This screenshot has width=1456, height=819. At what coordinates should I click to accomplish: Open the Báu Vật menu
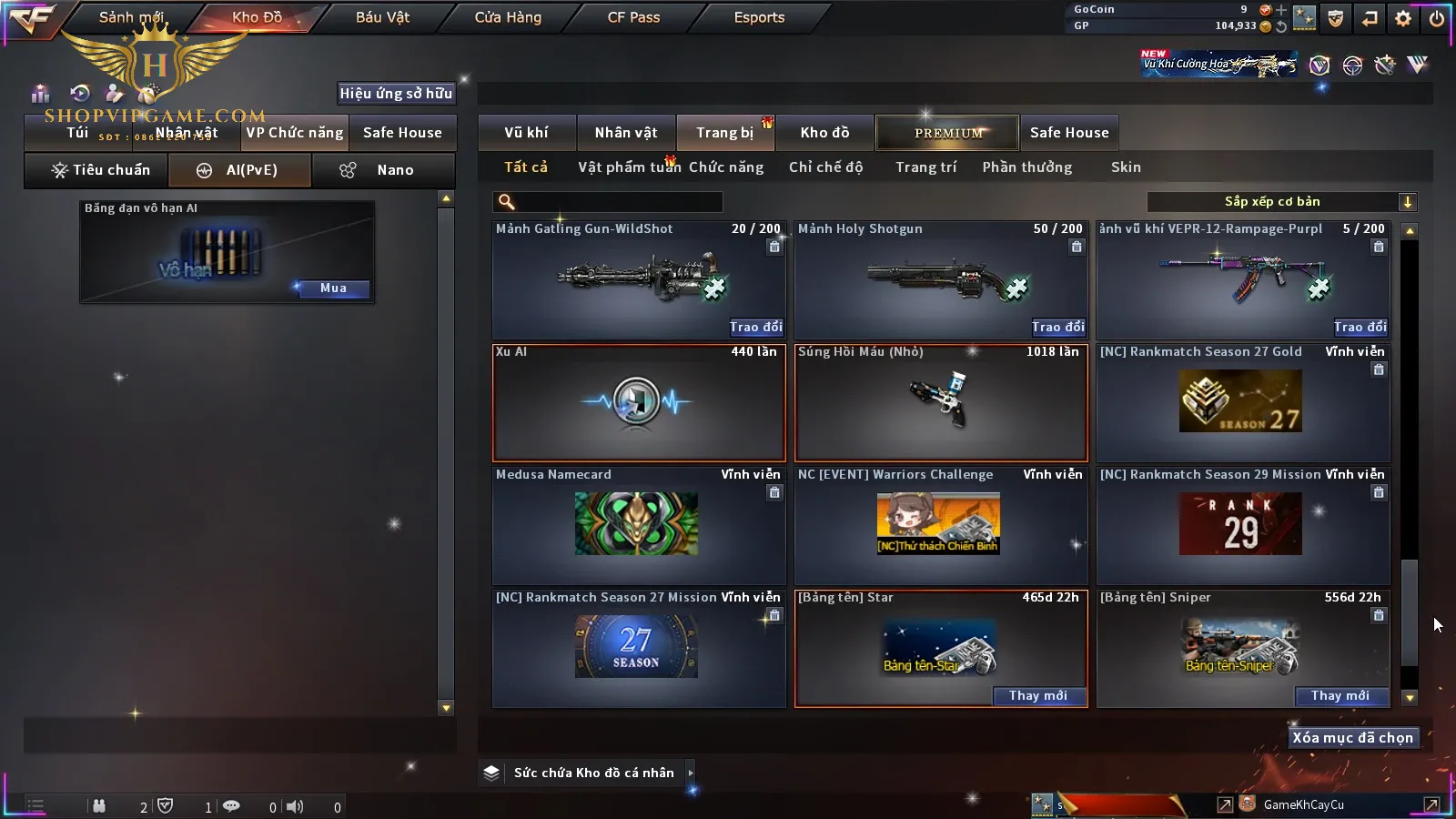[382, 17]
